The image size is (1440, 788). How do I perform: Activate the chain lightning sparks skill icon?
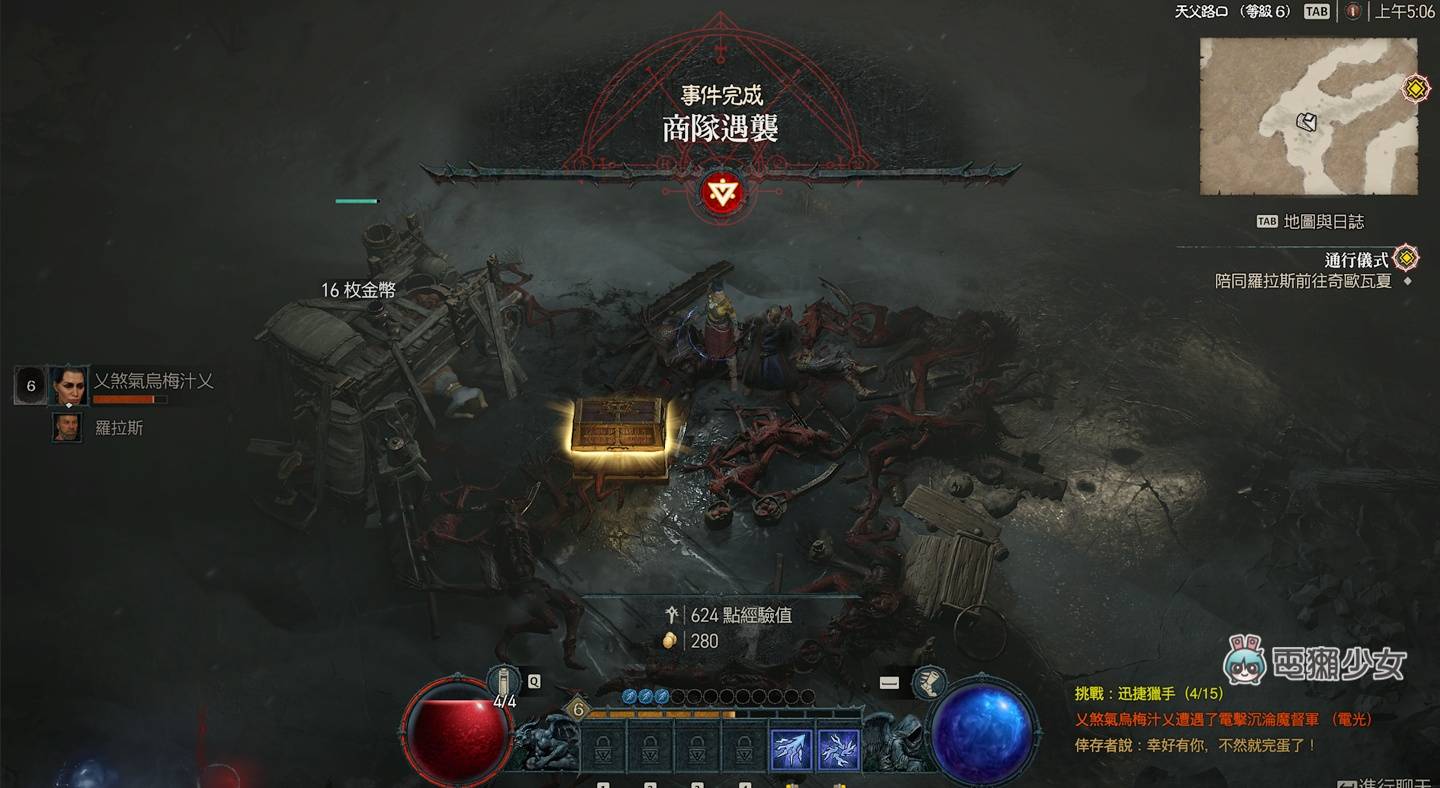(x=839, y=749)
